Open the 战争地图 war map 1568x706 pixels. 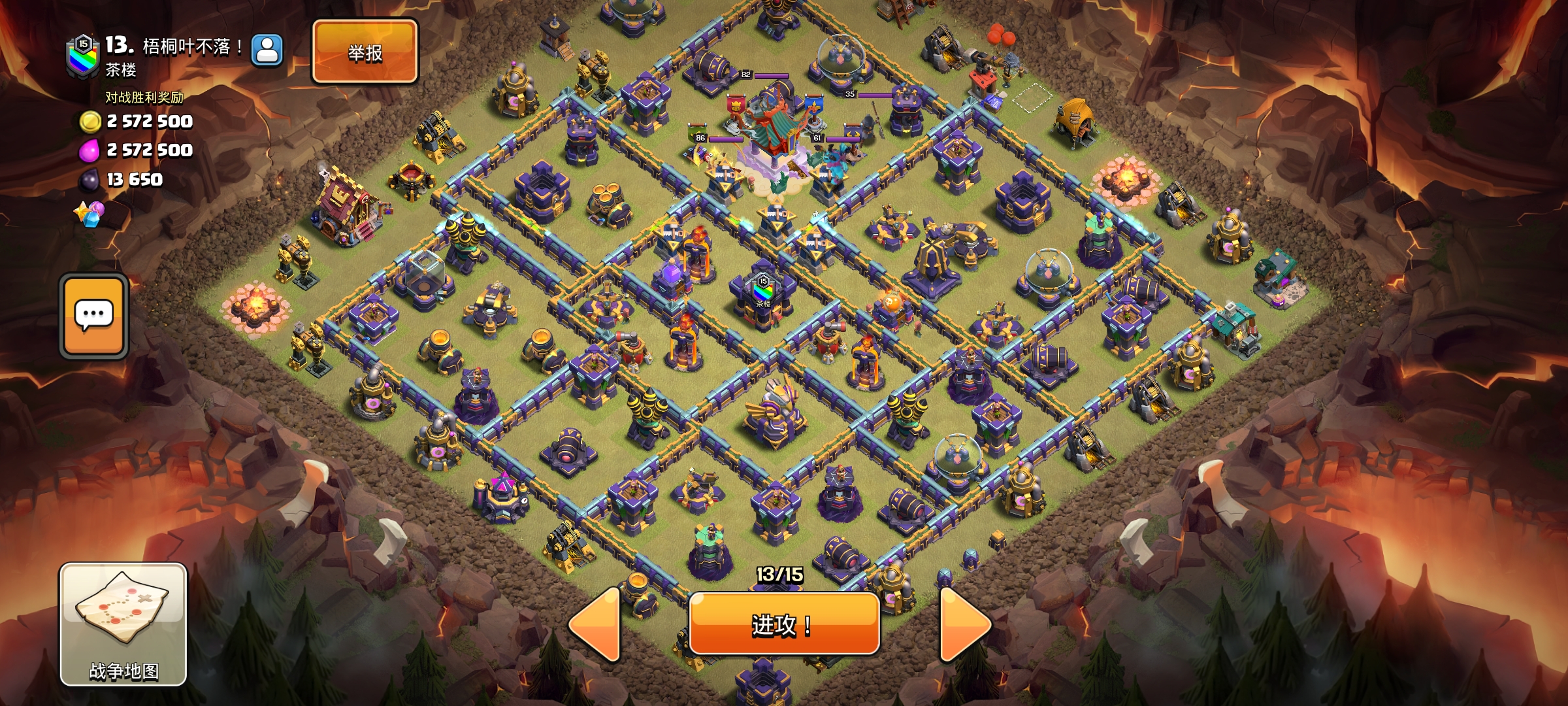click(123, 624)
